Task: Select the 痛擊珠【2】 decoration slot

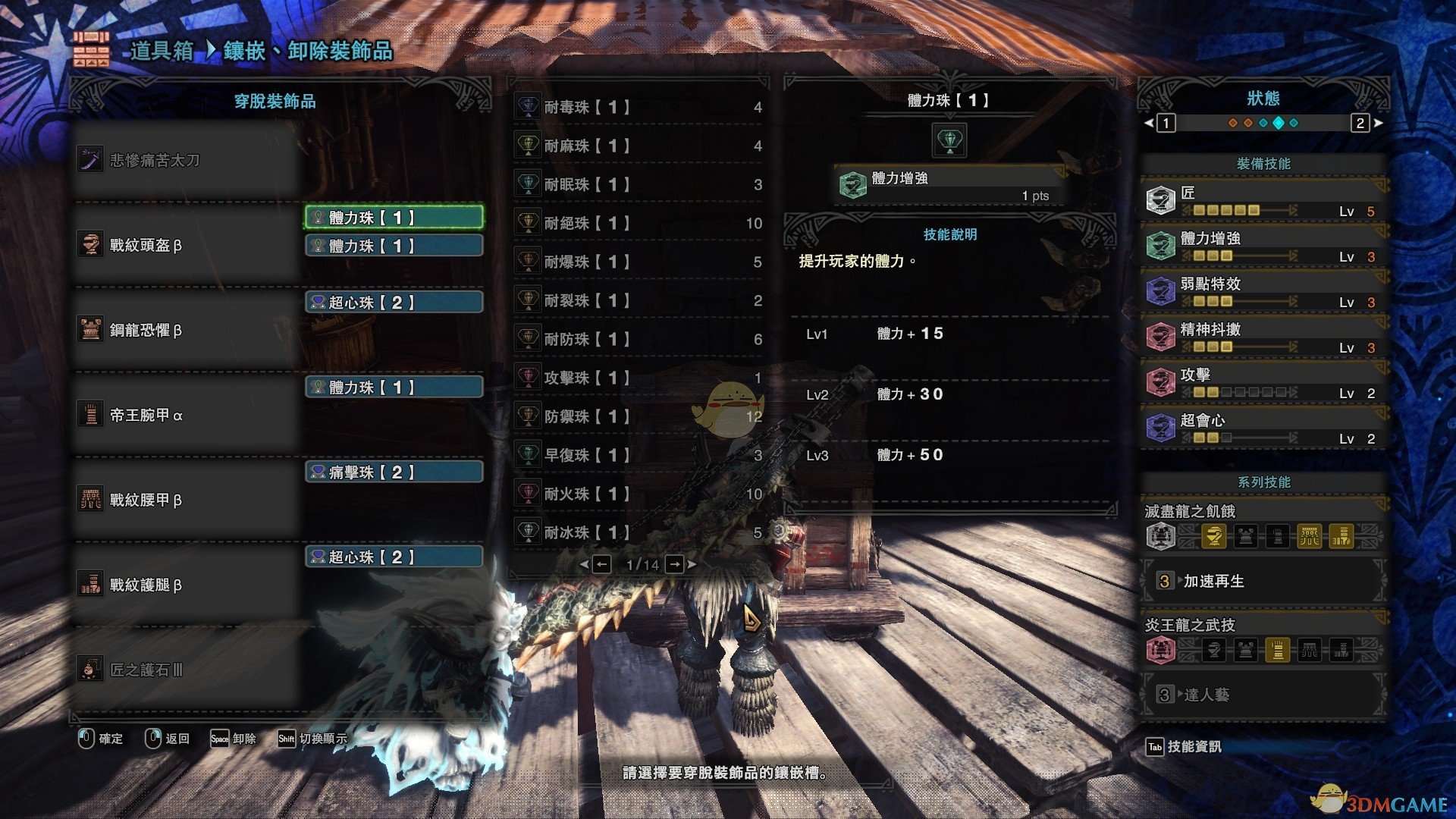Action: pyautogui.click(x=394, y=472)
